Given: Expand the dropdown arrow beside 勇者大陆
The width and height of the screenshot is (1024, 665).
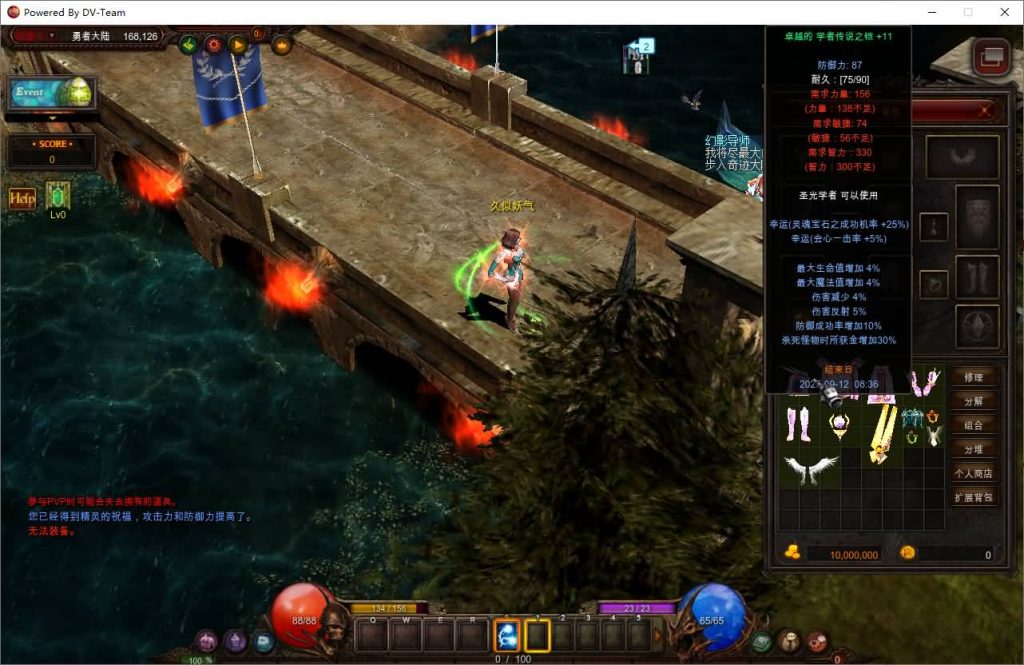Looking at the screenshot, I should [52, 36].
